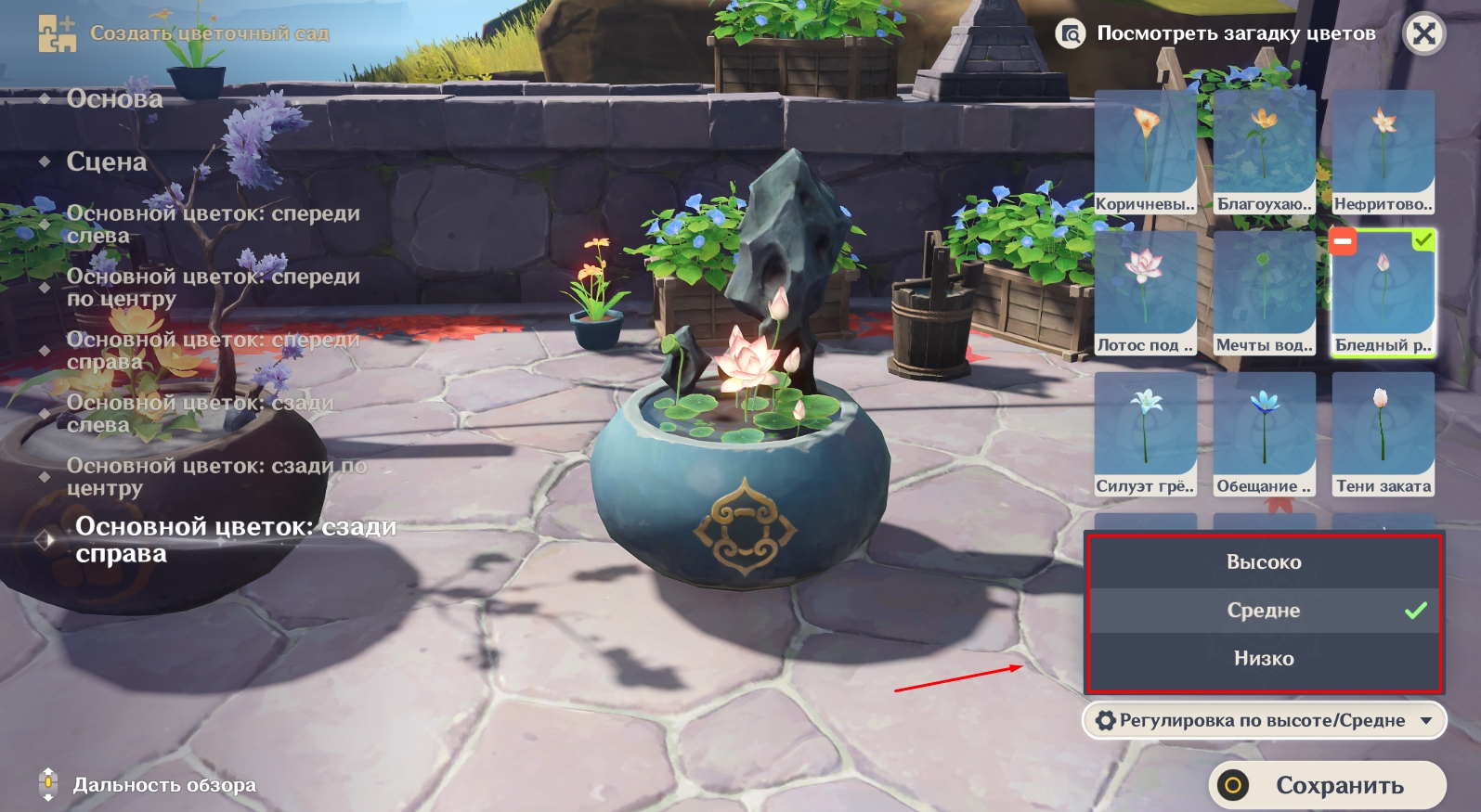Pick the "Благоухаю.." flower tile

coord(1264,152)
